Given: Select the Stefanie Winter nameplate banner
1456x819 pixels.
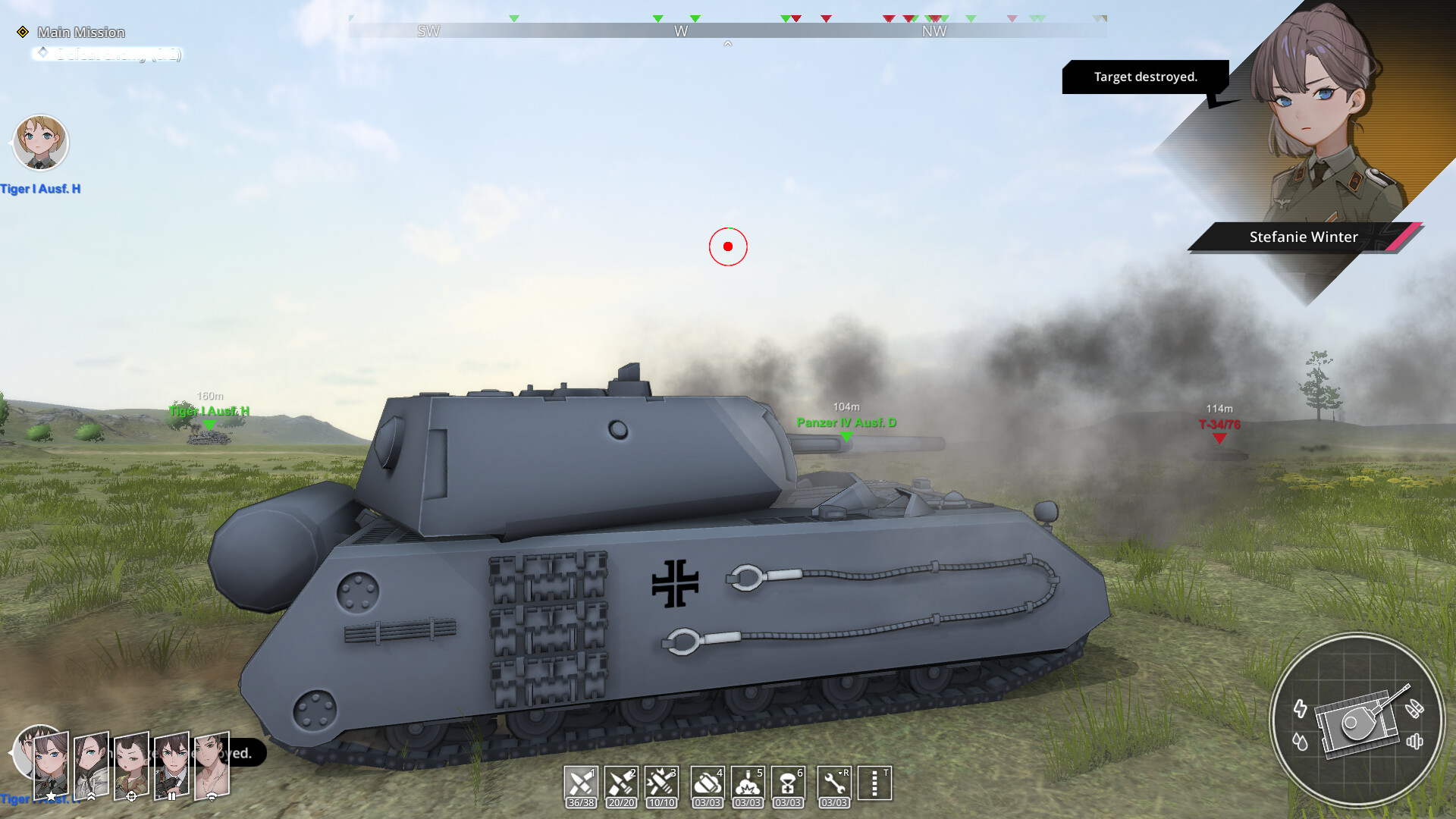Looking at the screenshot, I should [x=1302, y=237].
